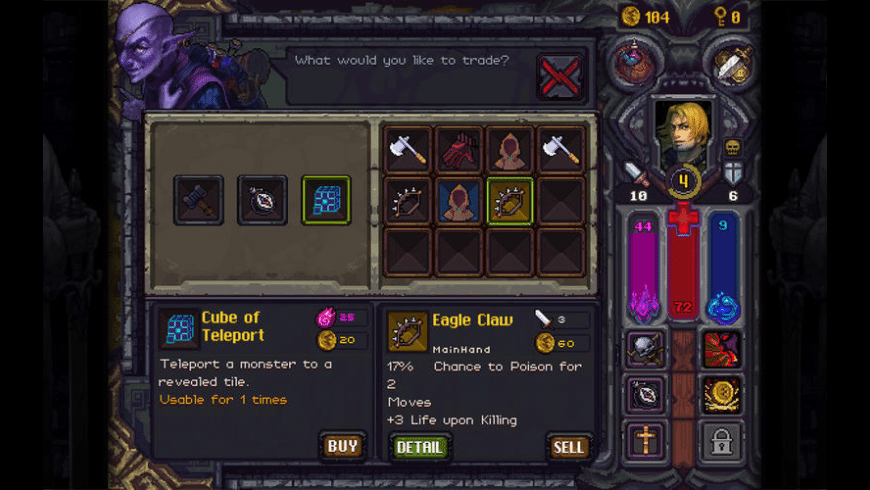
Task: Select the merchant's hammer item
Action: (198, 200)
